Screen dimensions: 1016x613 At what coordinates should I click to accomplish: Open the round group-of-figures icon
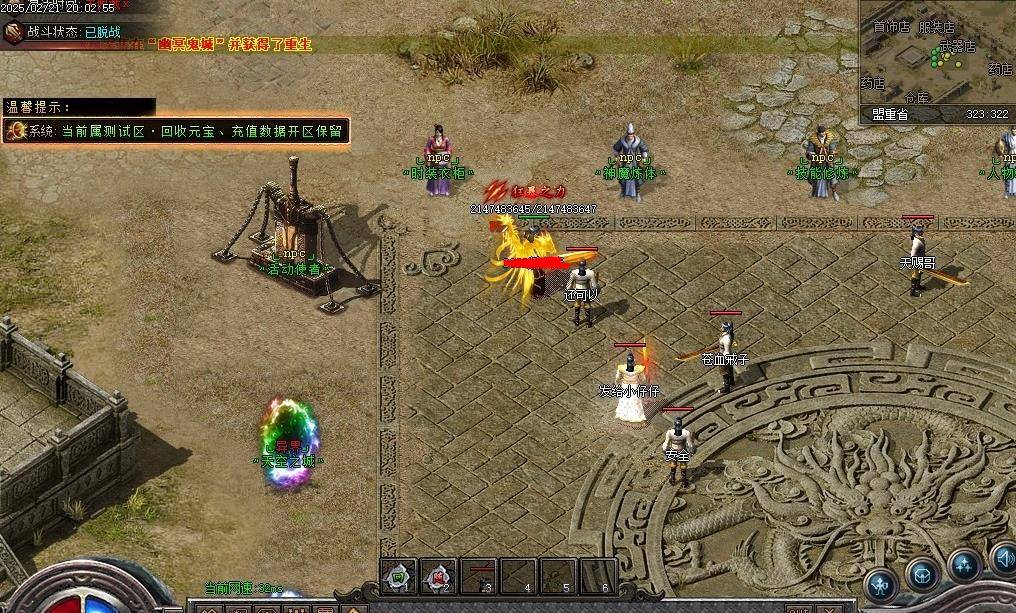[965, 566]
